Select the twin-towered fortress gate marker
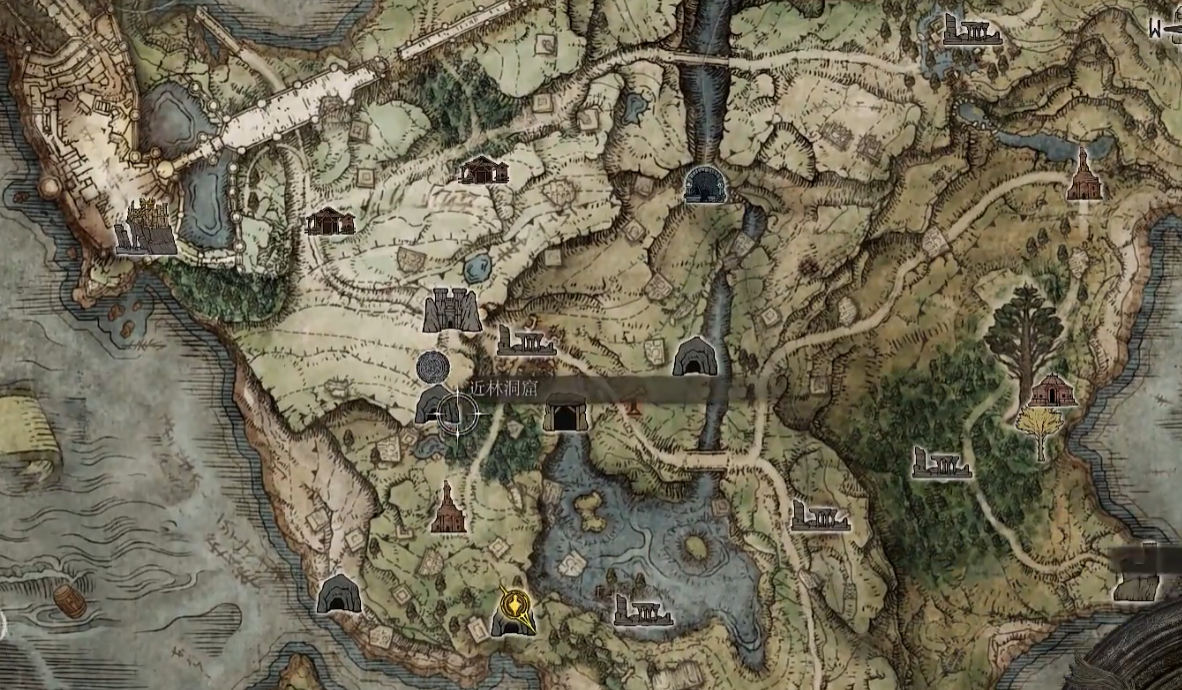Screen dimensions: 1182x690 tap(452, 310)
